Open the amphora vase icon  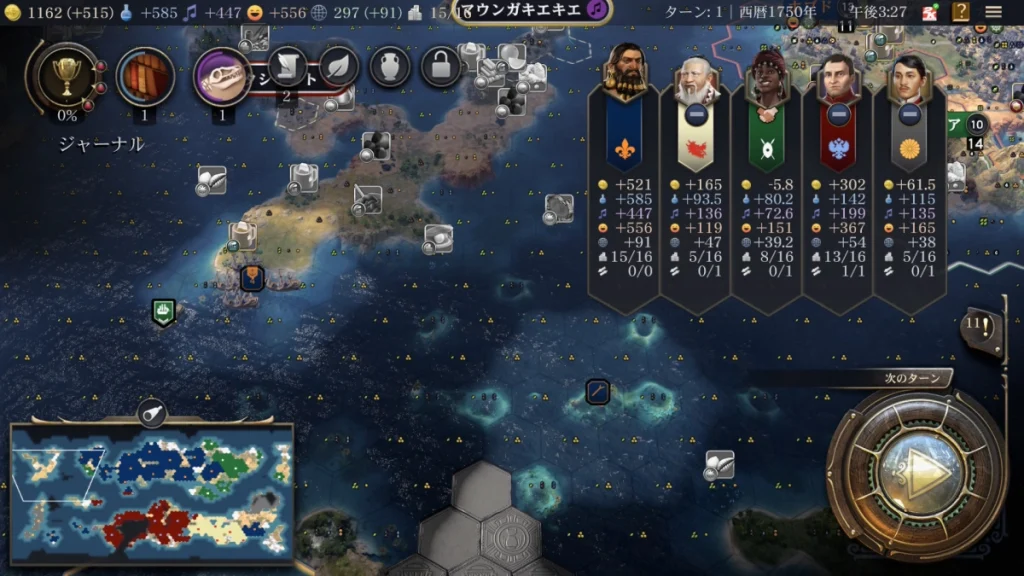click(390, 66)
